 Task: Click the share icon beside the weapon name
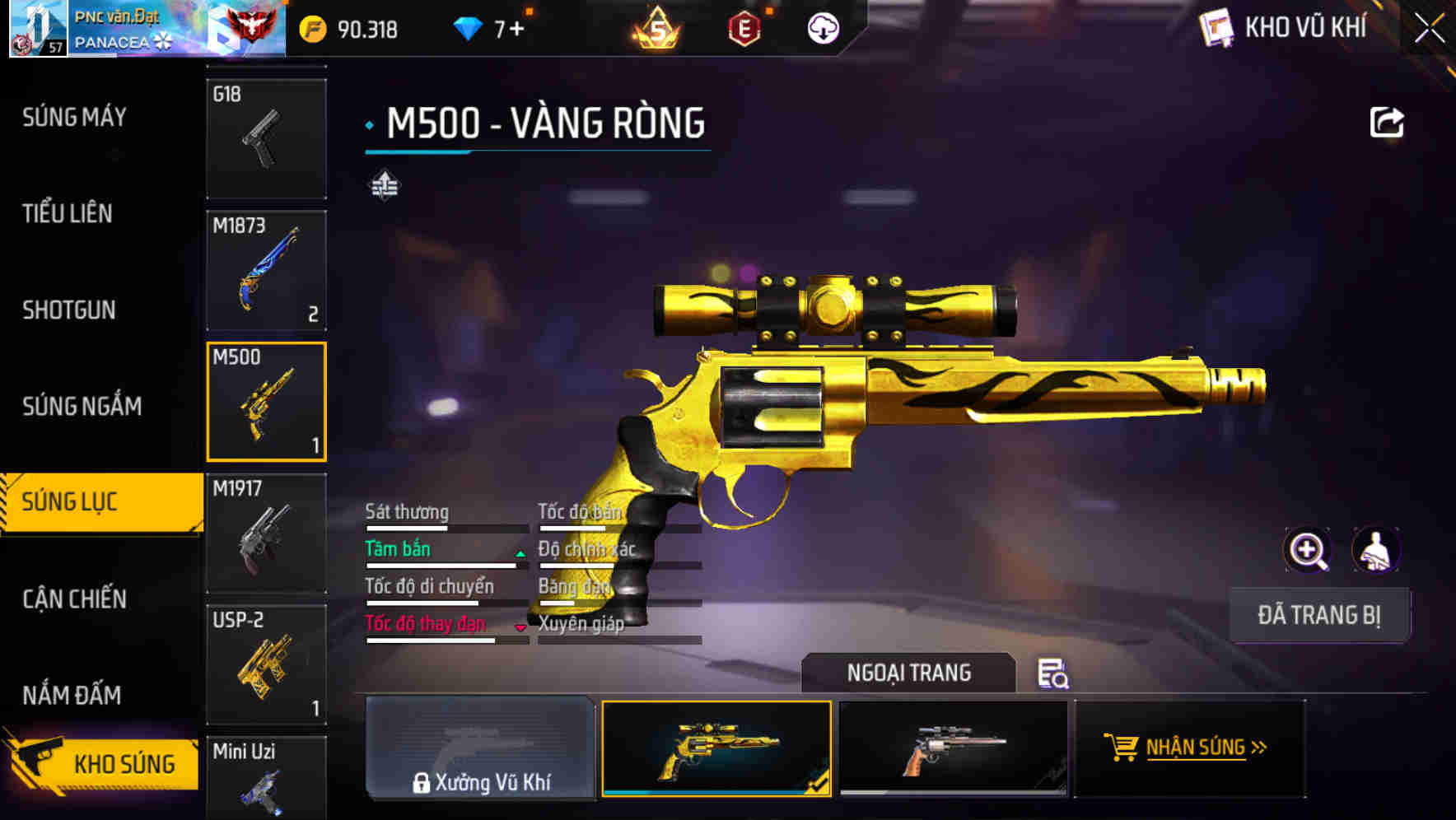tap(1388, 121)
